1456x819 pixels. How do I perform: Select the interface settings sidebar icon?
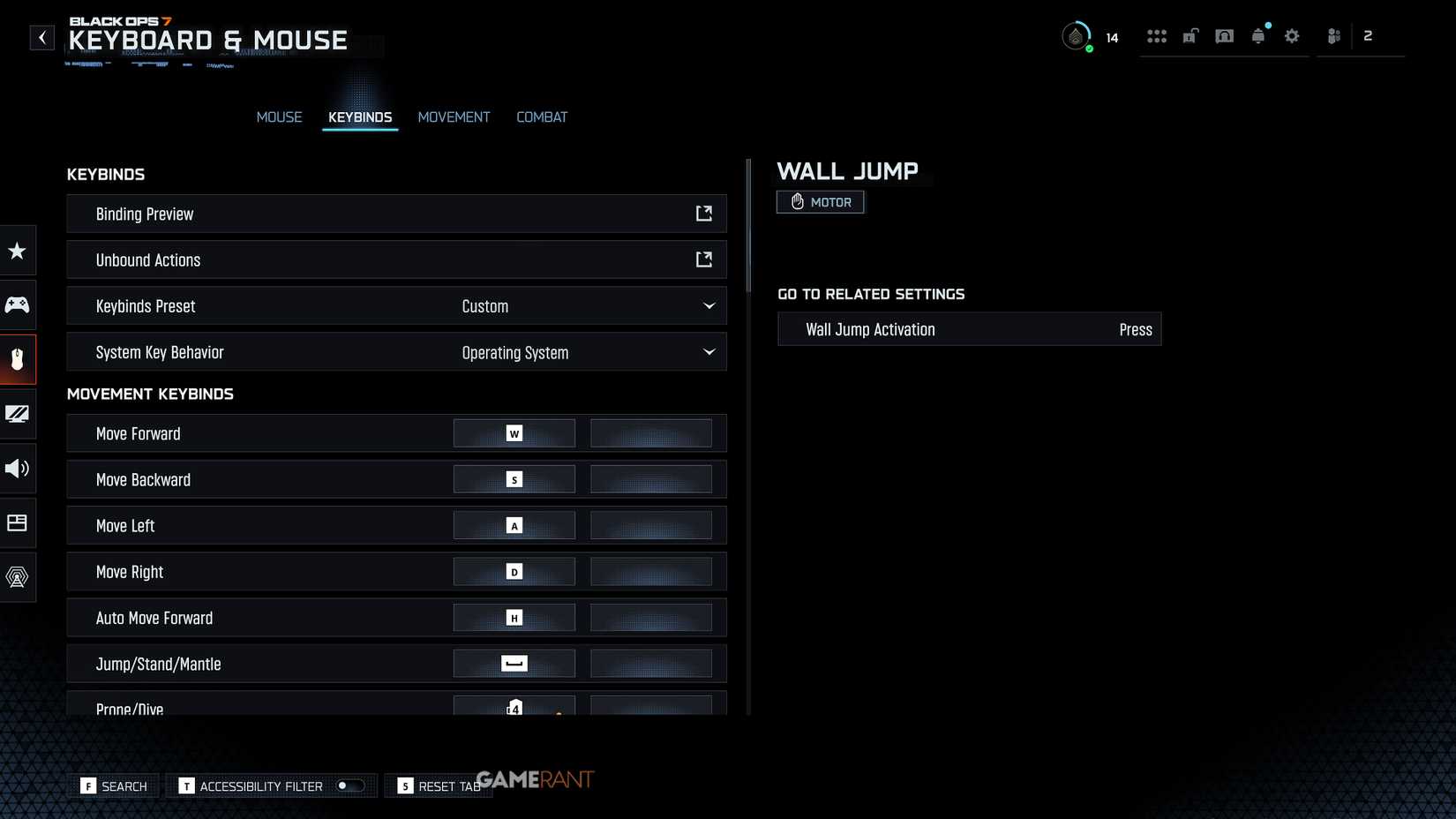(18, 522)
